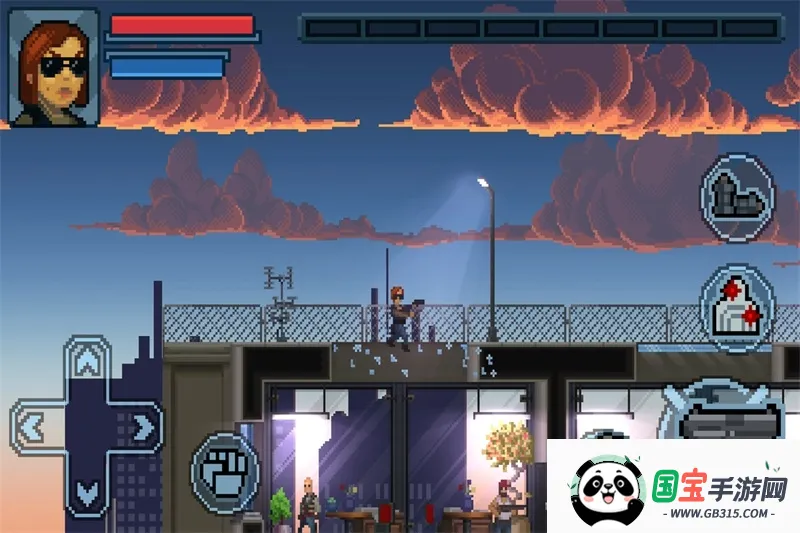Screen dimensions: 800x533
Task: Tap the D-pad down arrow
Action: tap(88, 492)
